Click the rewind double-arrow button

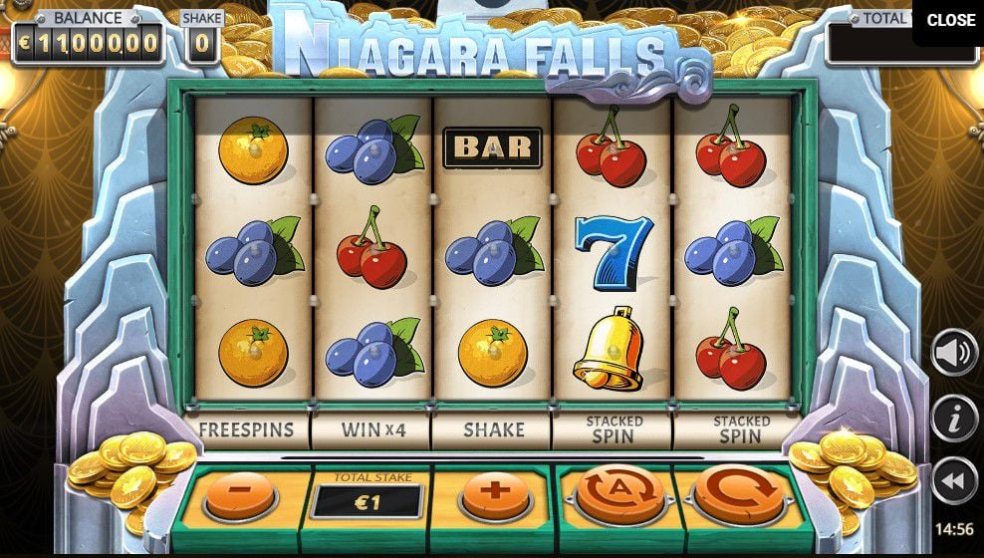(x=954, y=482)
